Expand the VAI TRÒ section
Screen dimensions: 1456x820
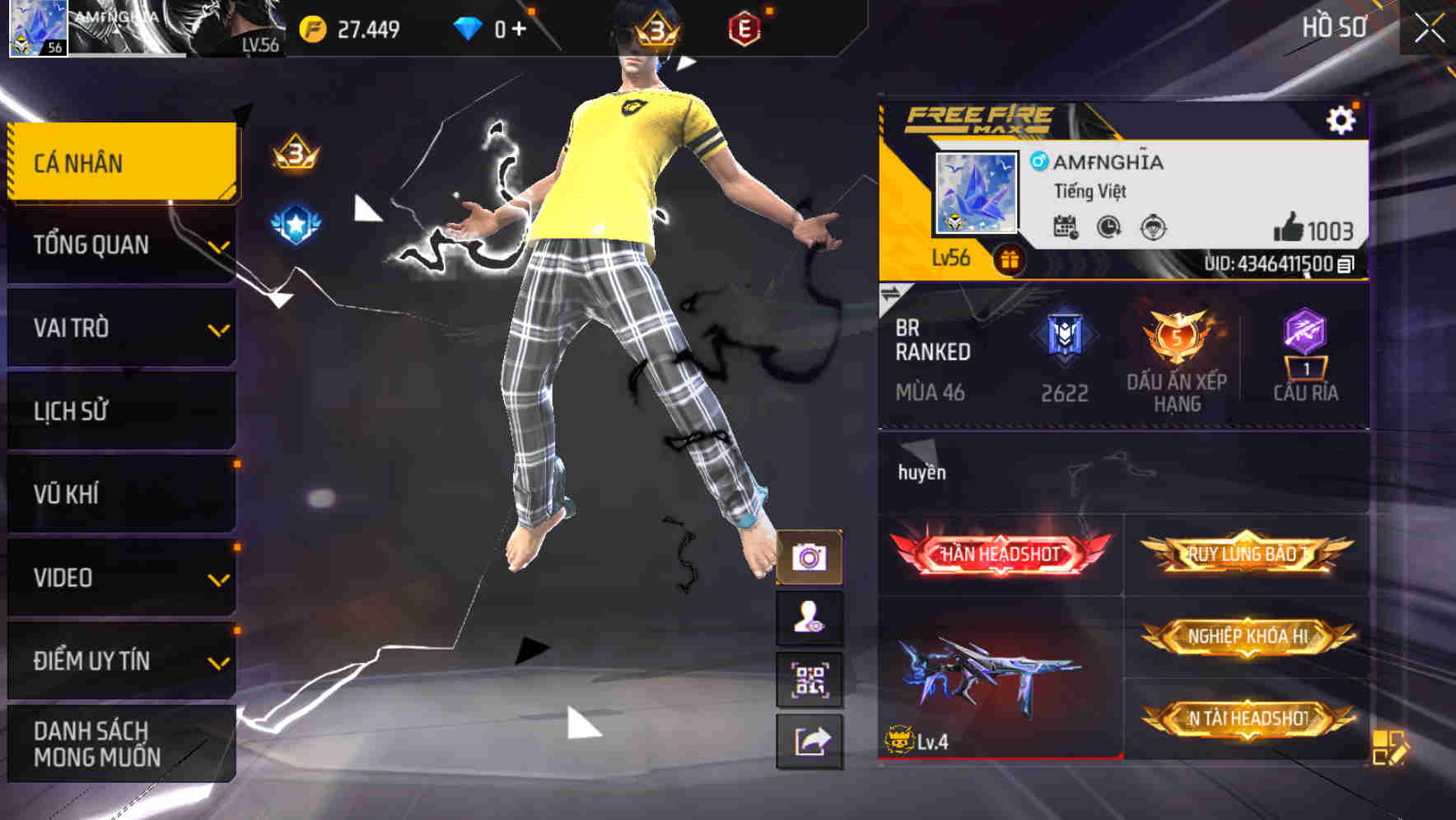120,328
